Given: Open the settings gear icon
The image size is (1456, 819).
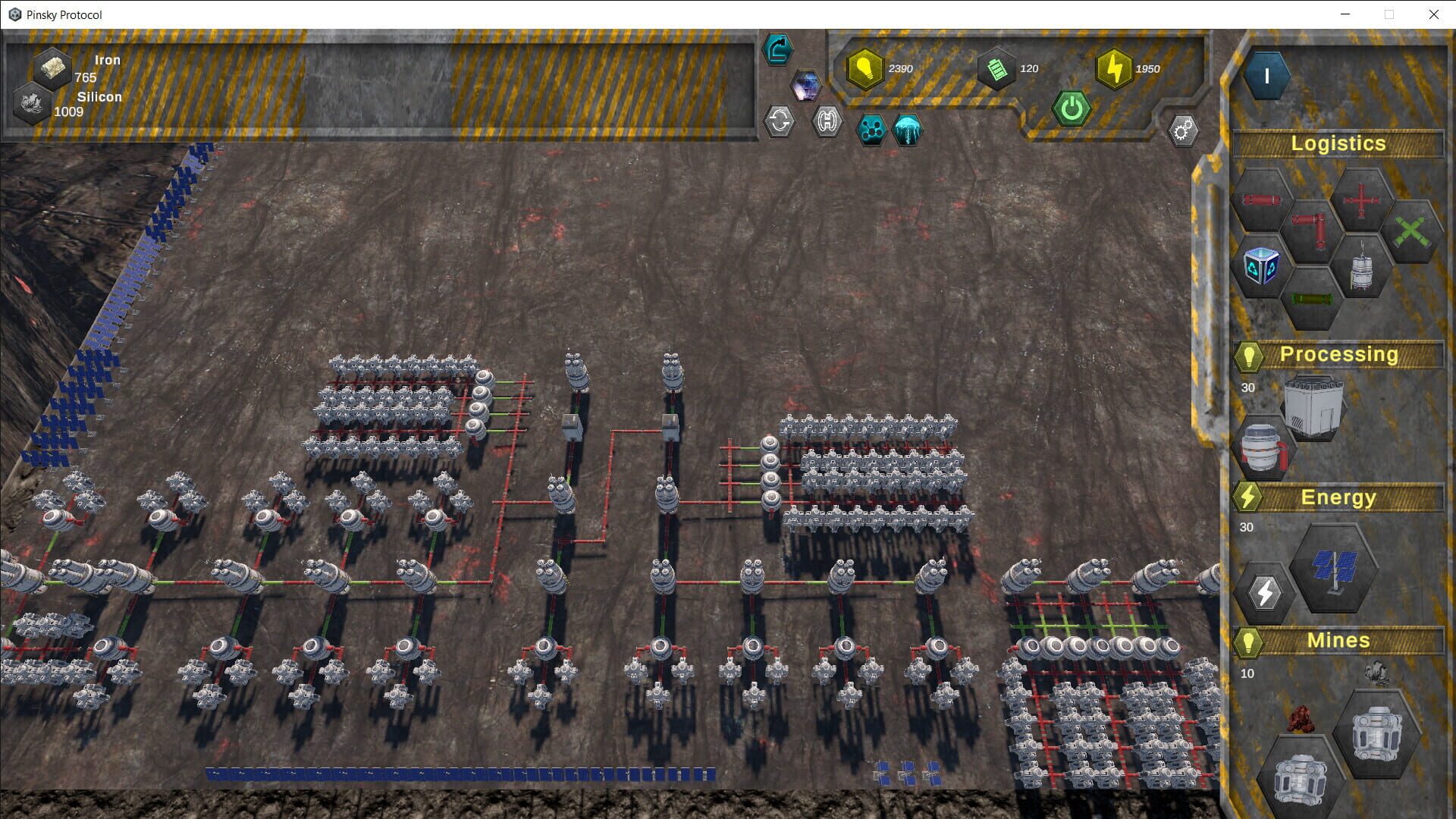Looking at the screenshot, I should tap(1181, 130).
